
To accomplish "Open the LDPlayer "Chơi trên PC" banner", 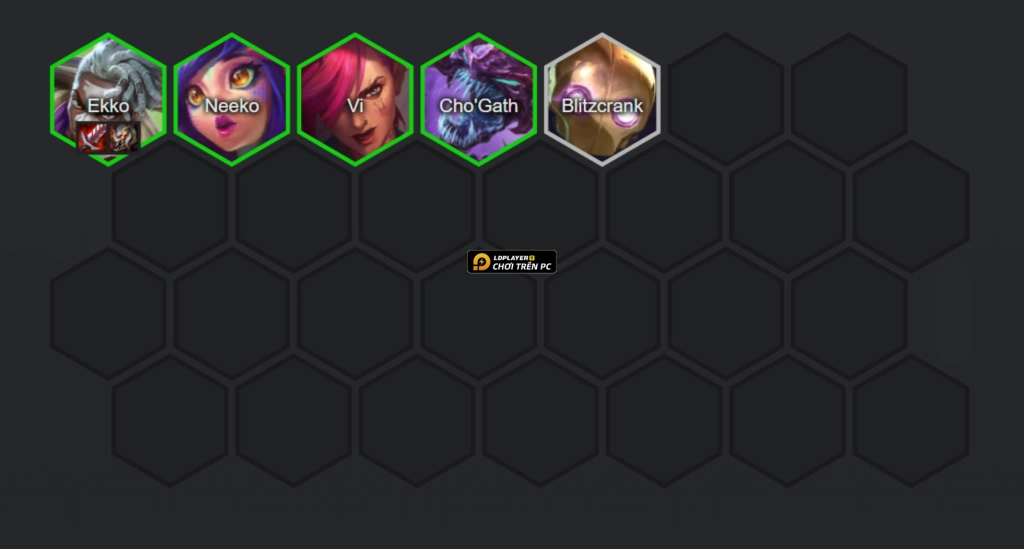I will (512, 262).
